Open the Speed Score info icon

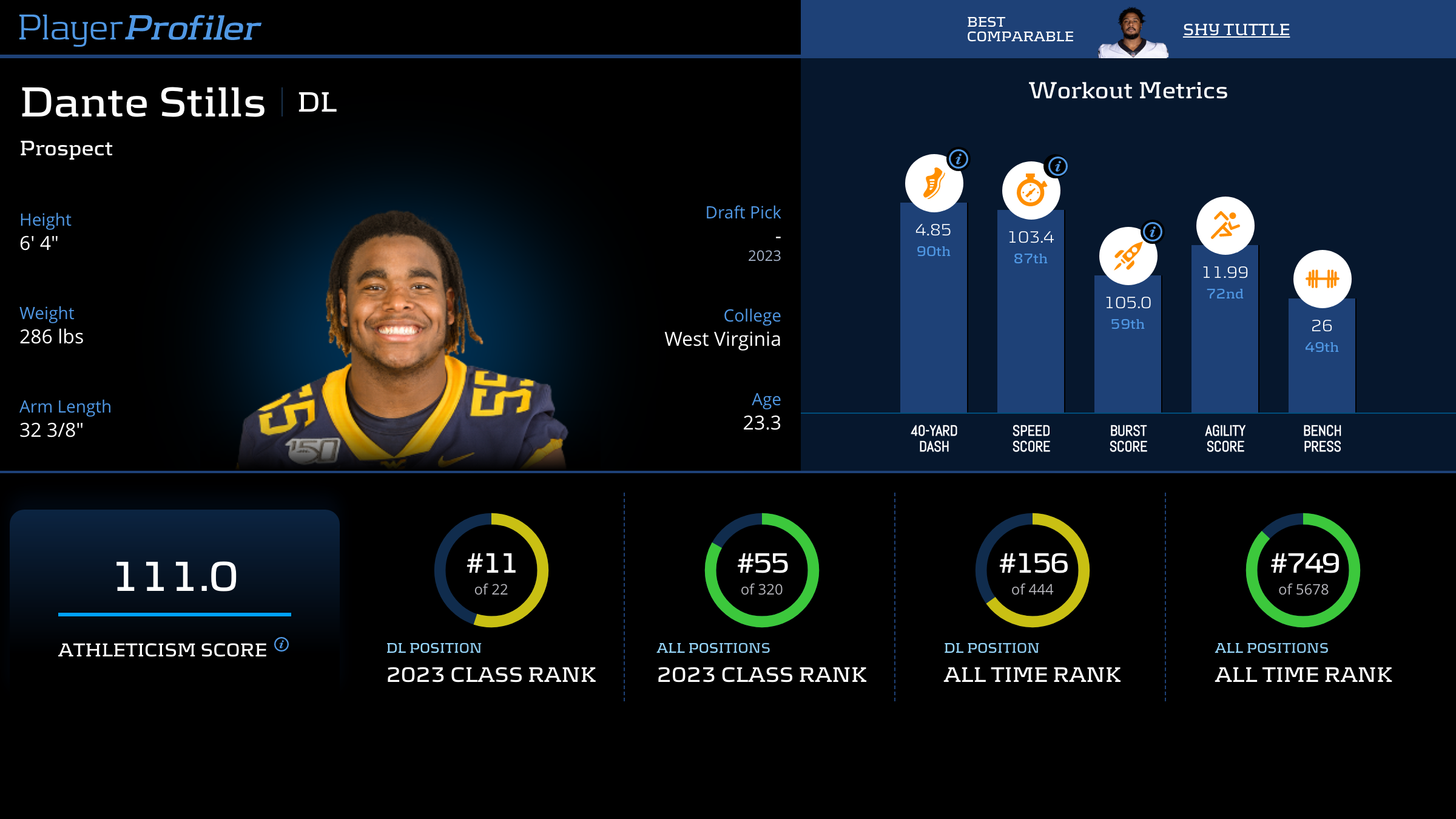click(1057, 166)
